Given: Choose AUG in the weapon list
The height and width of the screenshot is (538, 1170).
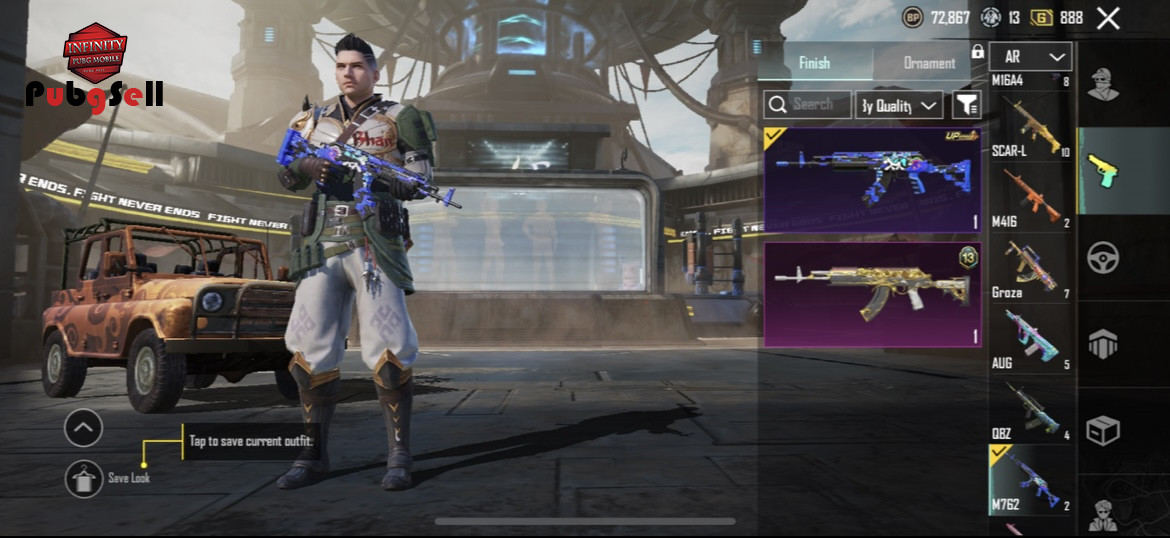Looking at the screenshot, I should click(1031, 340).
